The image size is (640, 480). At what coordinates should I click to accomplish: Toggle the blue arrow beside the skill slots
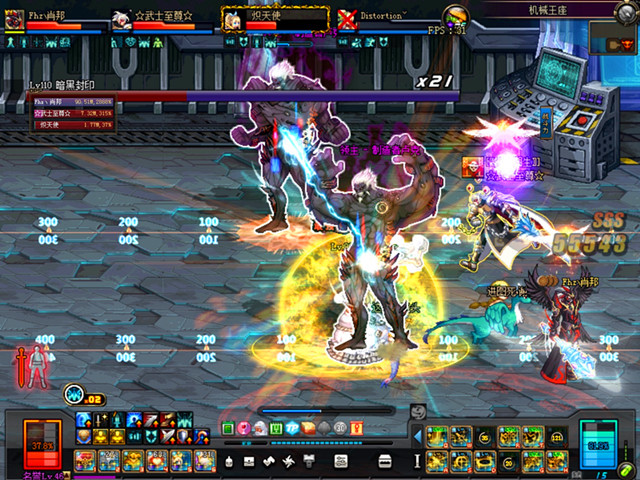click(418, 438)
